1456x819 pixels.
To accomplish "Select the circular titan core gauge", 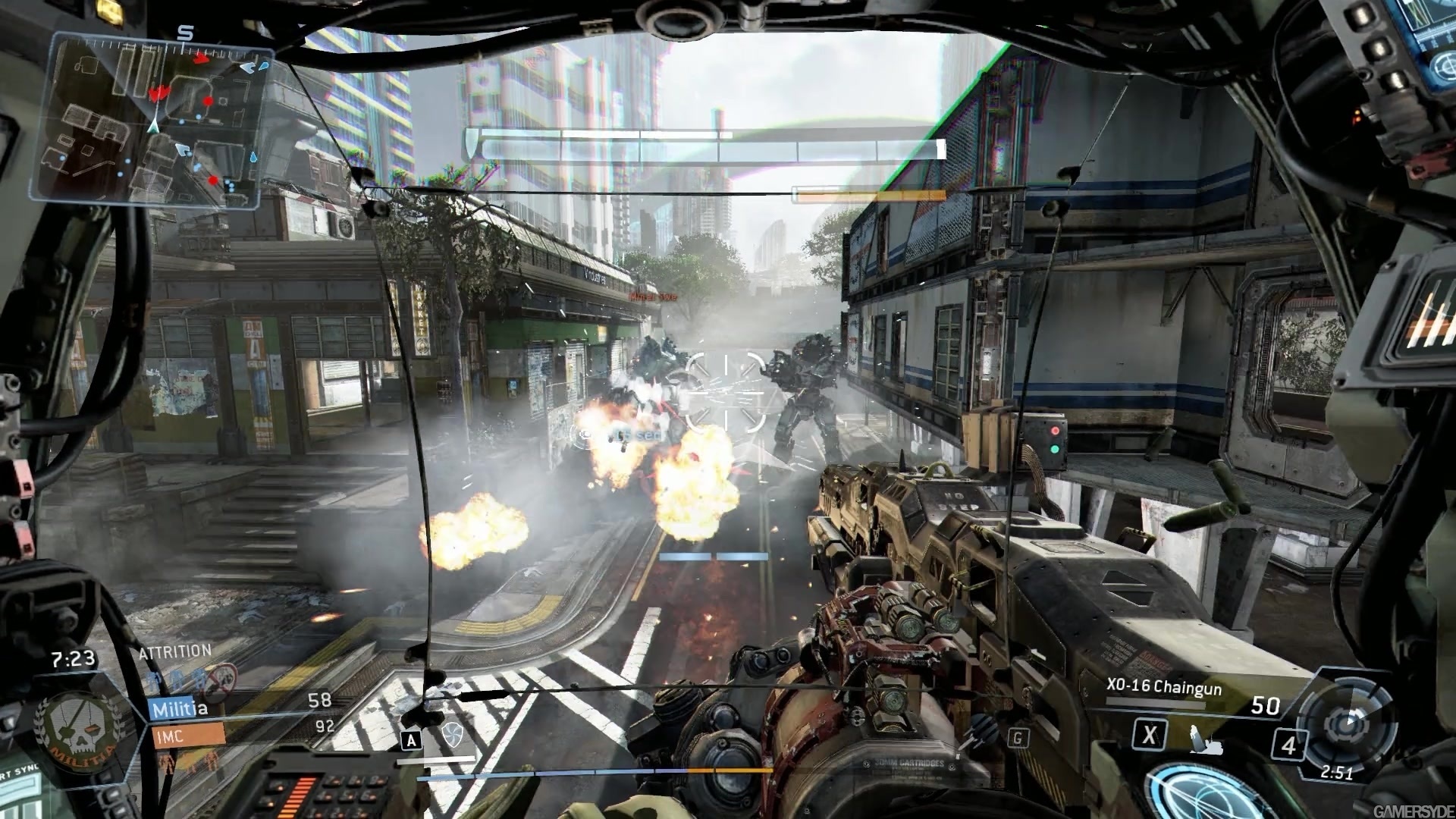I will coord(1348,723).
